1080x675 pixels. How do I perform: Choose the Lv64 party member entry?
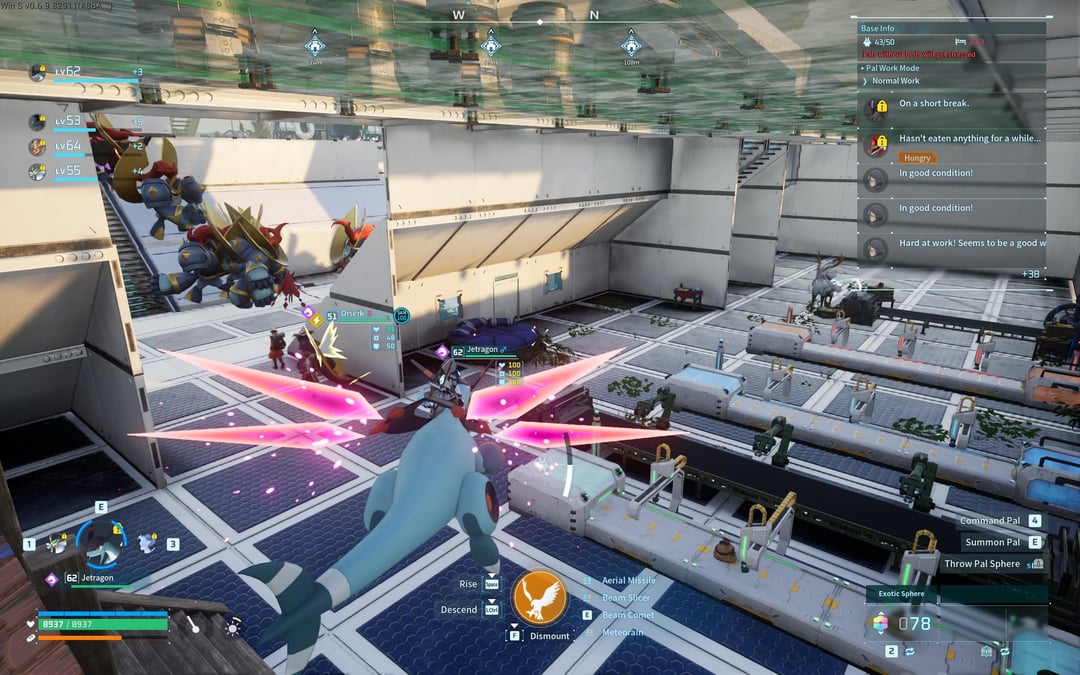point(68,146)
